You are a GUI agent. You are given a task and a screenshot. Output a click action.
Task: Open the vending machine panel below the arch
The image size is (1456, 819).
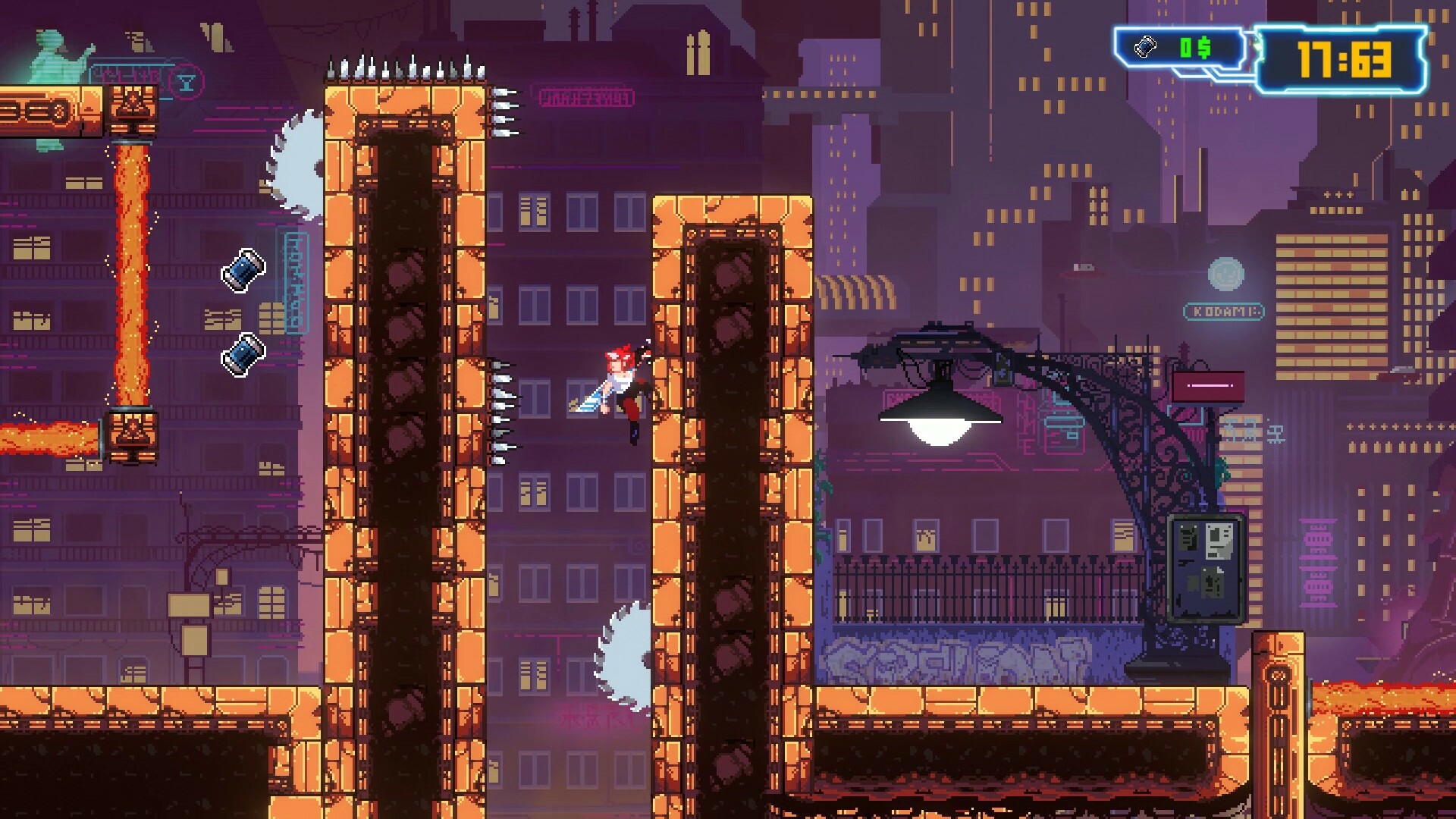pyautogui.click(x=1204, y=573)
